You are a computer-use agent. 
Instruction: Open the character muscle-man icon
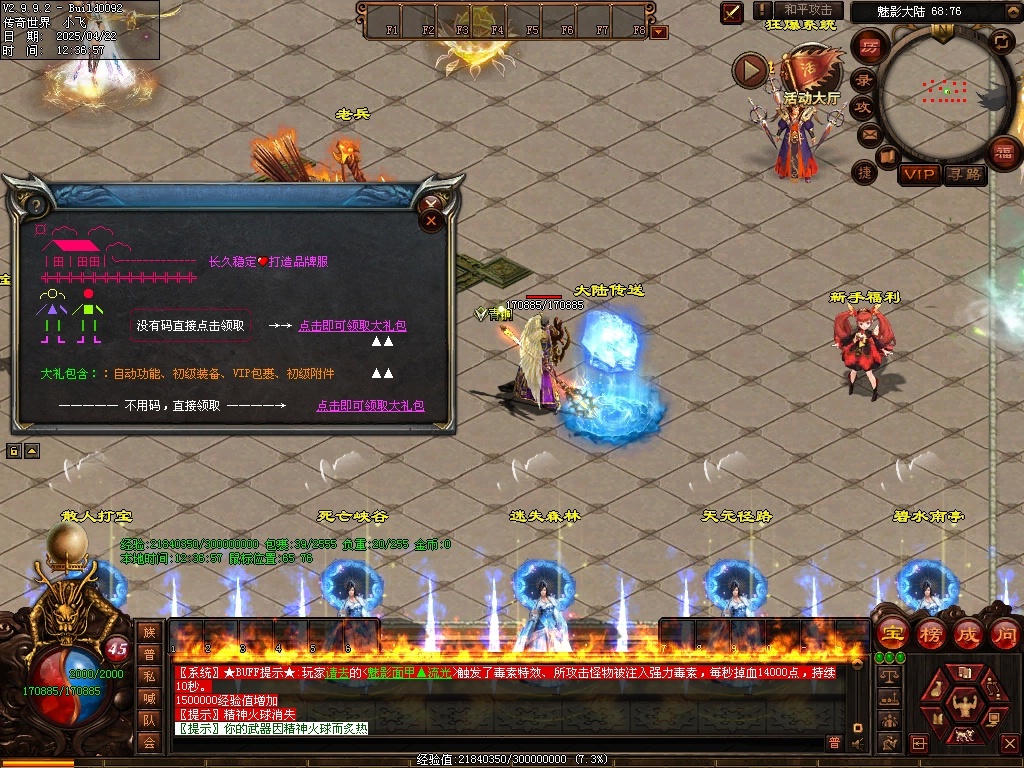(x=964, y=706)
